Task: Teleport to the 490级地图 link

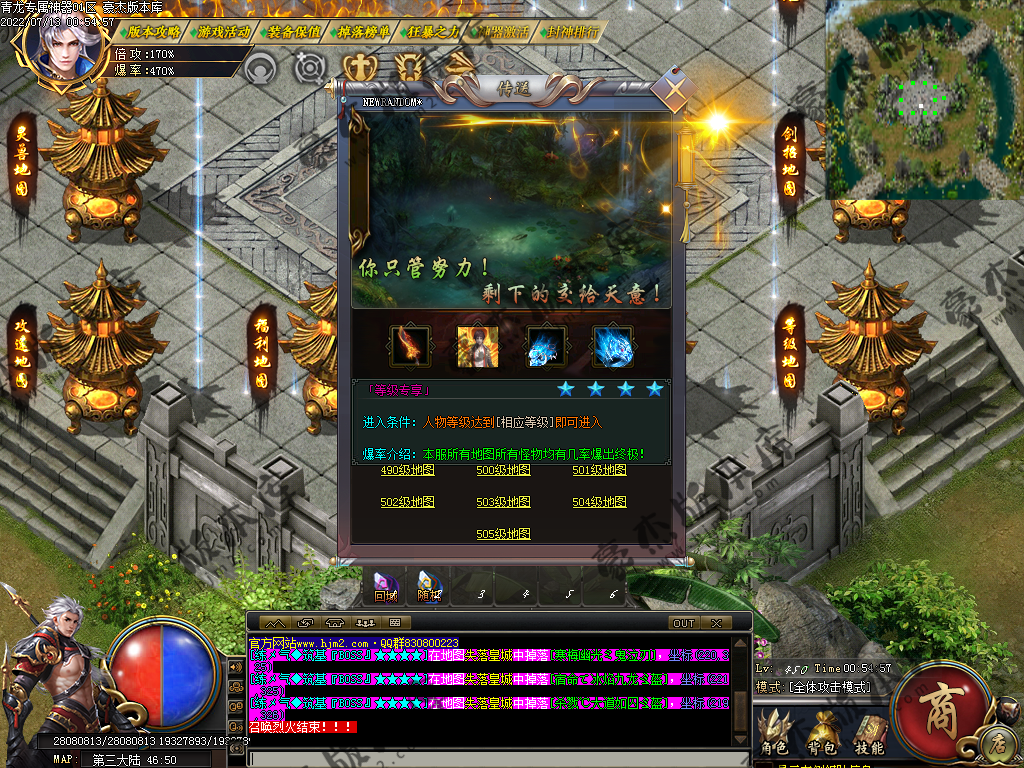Action: point(407,470)
